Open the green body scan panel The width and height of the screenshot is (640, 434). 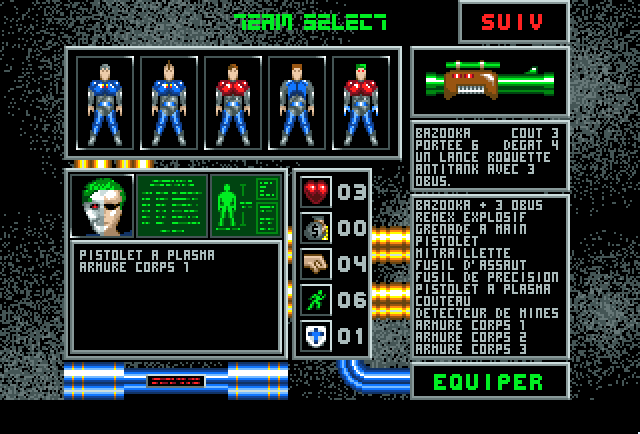point(246,206)
